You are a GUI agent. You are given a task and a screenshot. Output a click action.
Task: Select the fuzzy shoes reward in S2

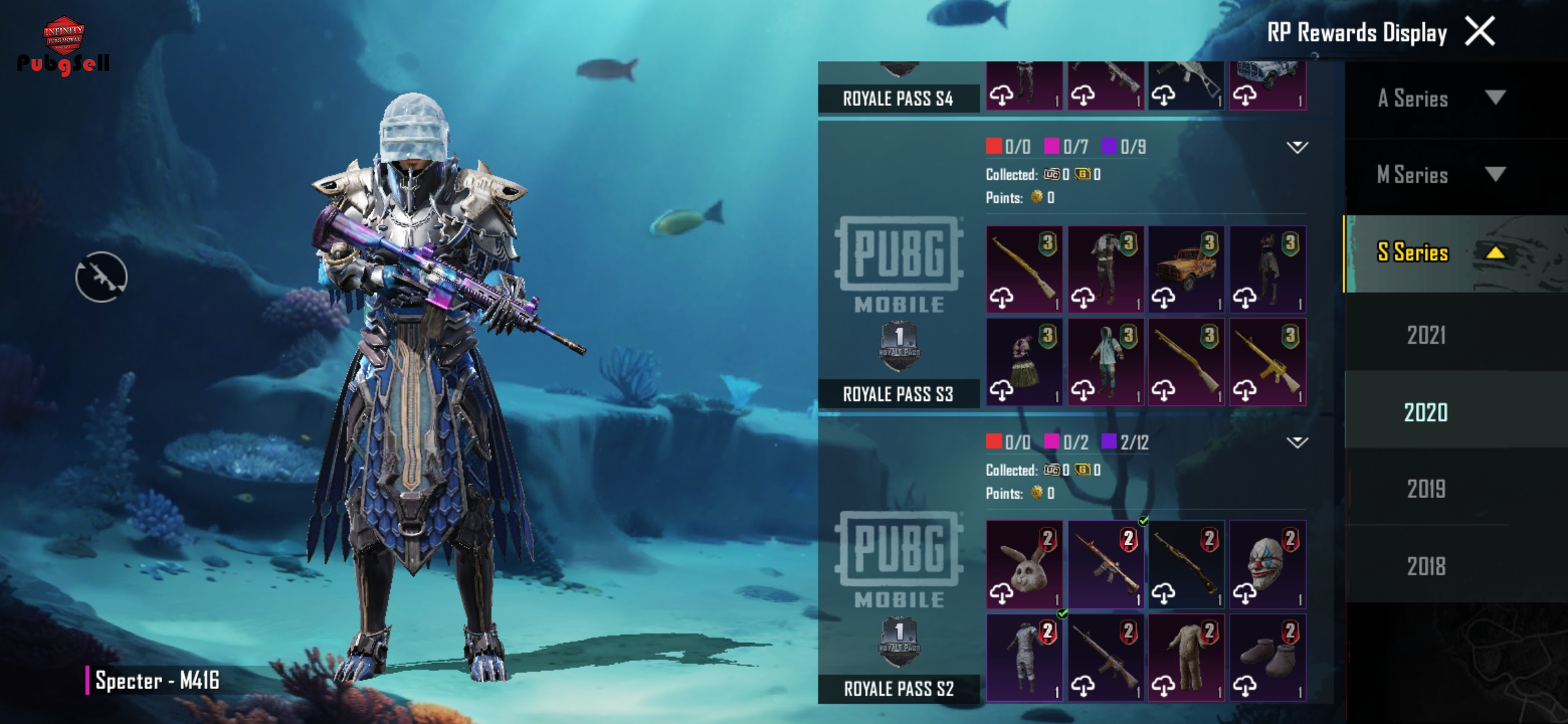click(x=1267, y=658)
